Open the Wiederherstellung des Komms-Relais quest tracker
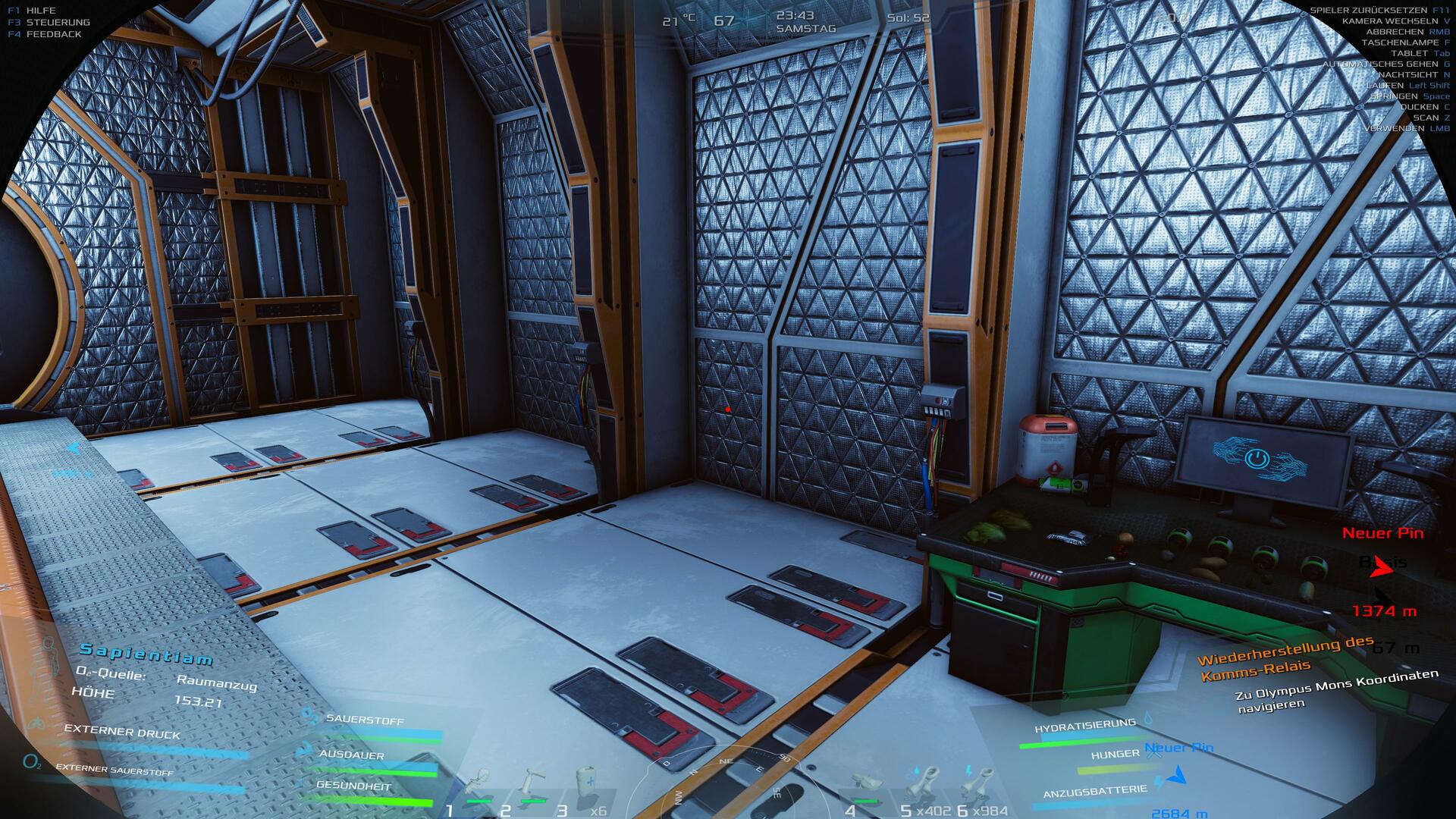 pyautogui.click(x=1286, y=657)
